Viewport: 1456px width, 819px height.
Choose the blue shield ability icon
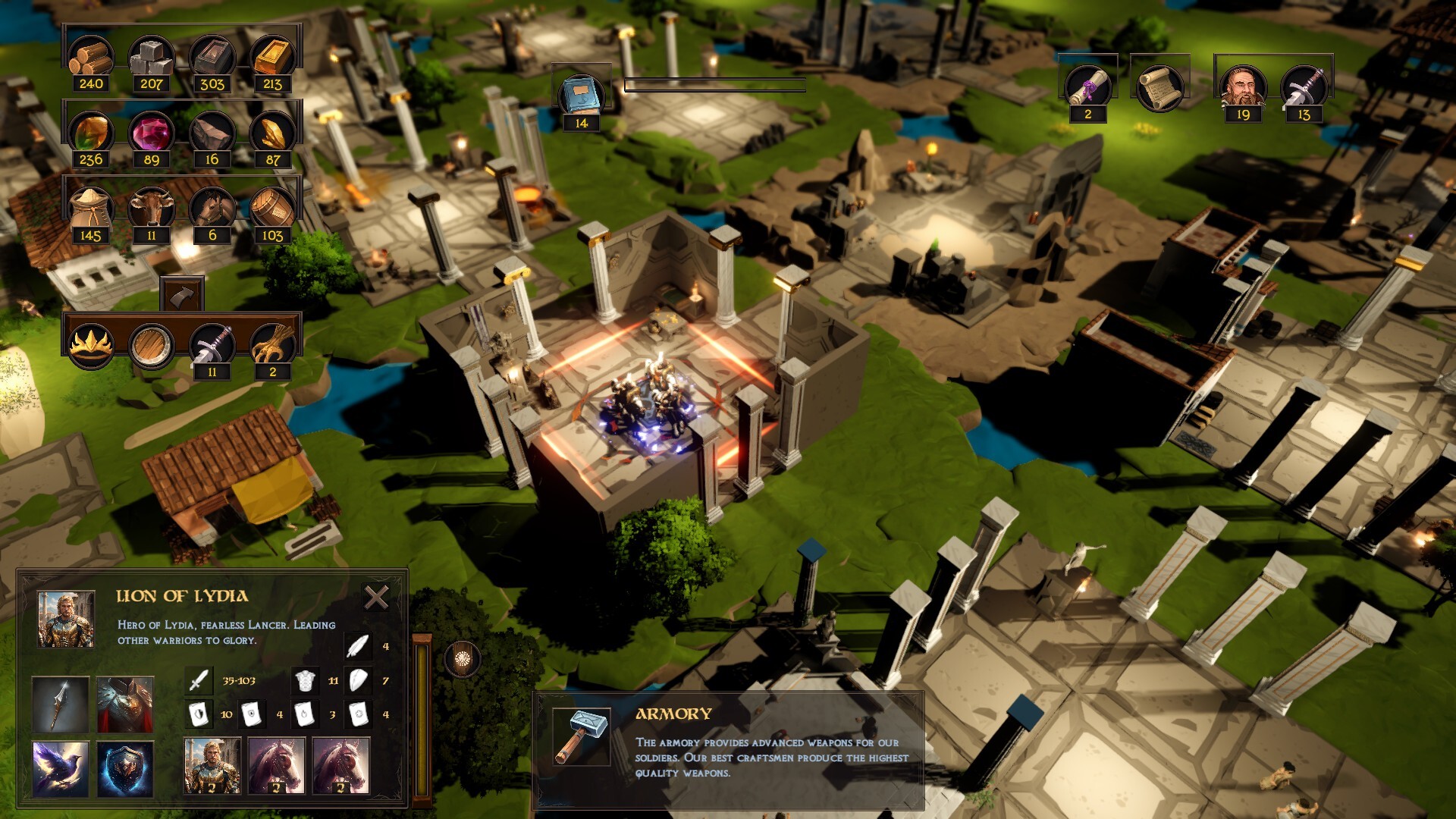(125, 769)
